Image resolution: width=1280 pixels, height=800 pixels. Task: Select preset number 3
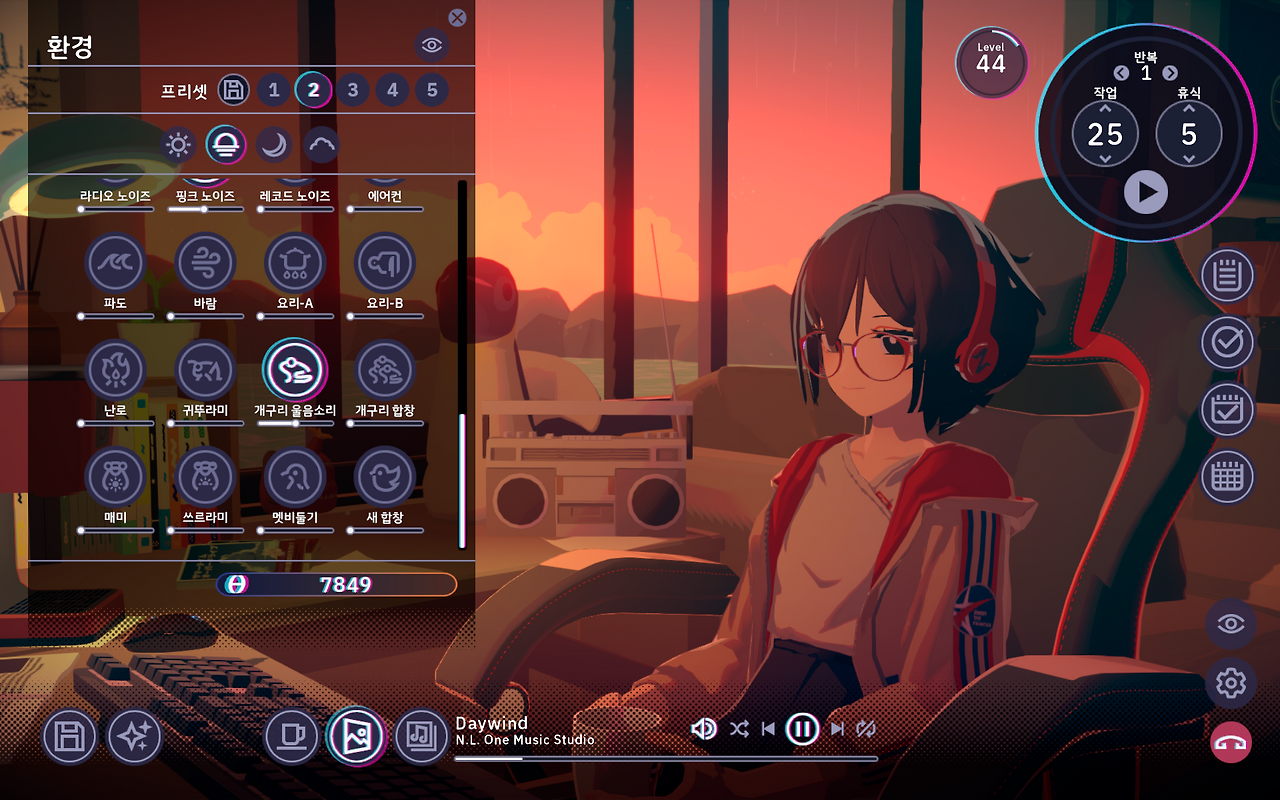(353, 90)
